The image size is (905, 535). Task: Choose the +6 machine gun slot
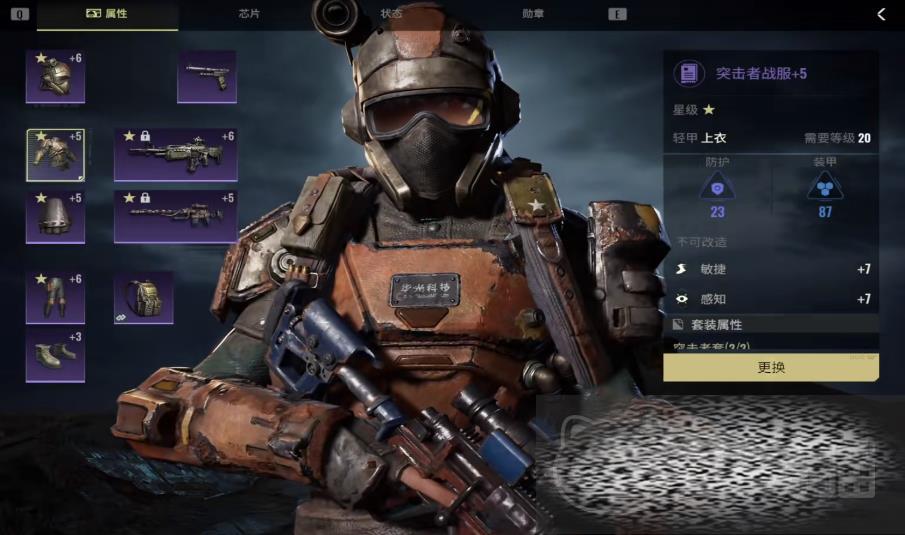175,155
